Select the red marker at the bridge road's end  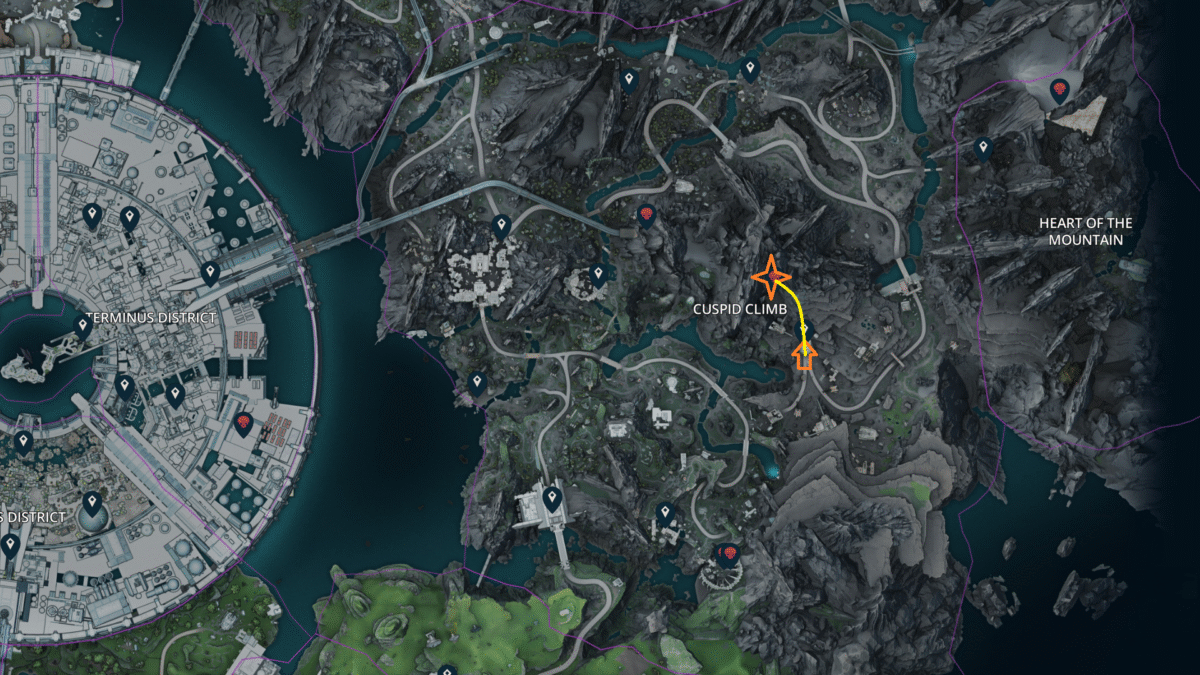(x=646, y=215)
